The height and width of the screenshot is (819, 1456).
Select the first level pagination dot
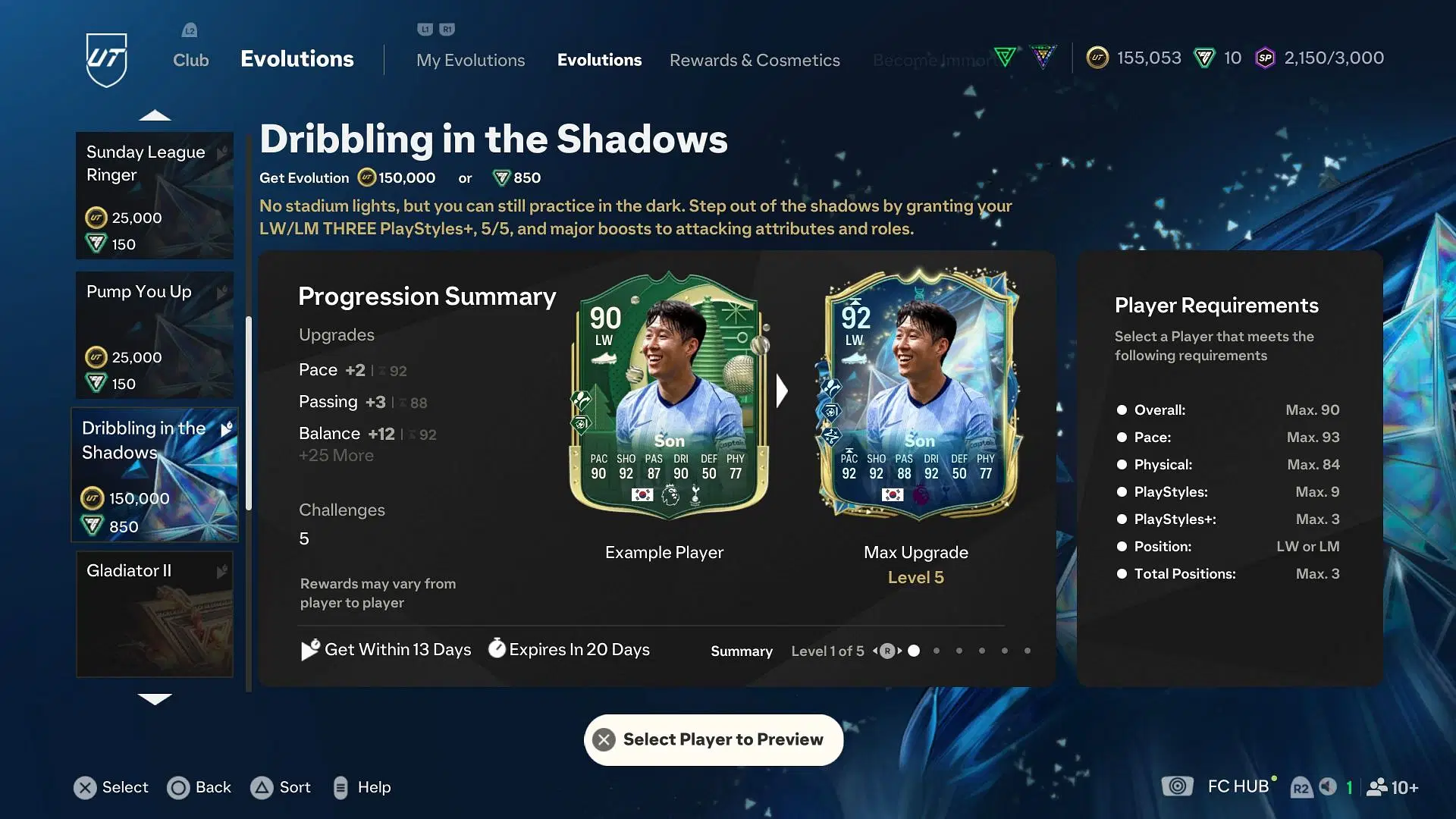[x=915, y=651]
